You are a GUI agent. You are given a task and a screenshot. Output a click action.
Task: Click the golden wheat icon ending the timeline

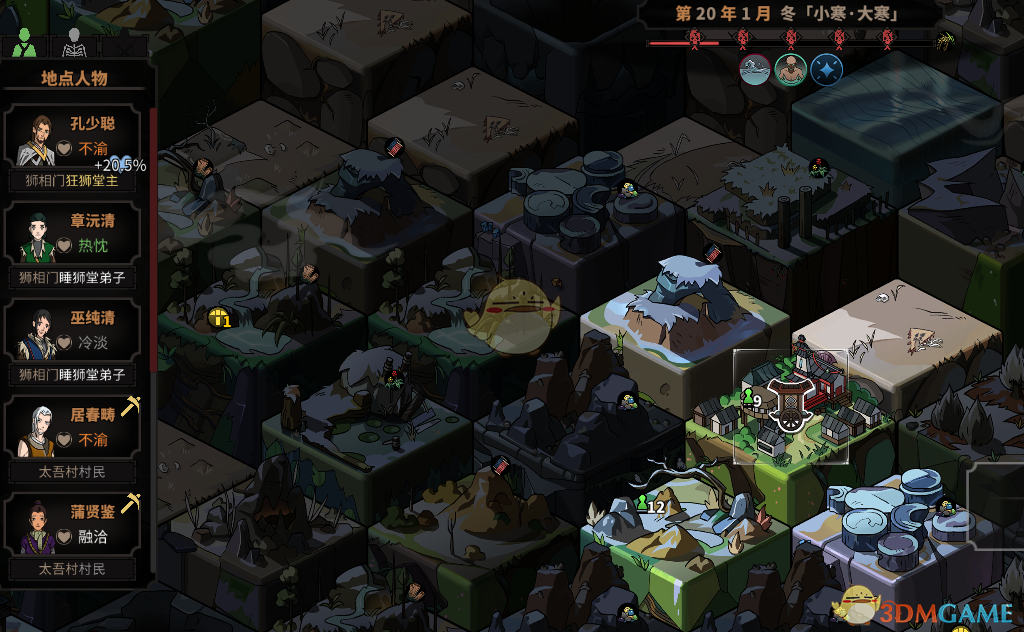(x=943, y=41)
